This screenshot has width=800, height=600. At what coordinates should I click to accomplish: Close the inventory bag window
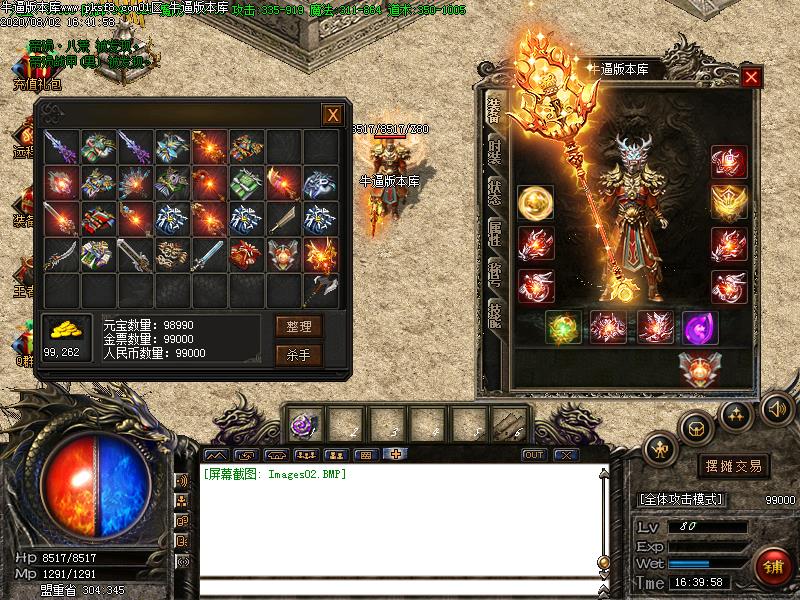pos(332,115)
